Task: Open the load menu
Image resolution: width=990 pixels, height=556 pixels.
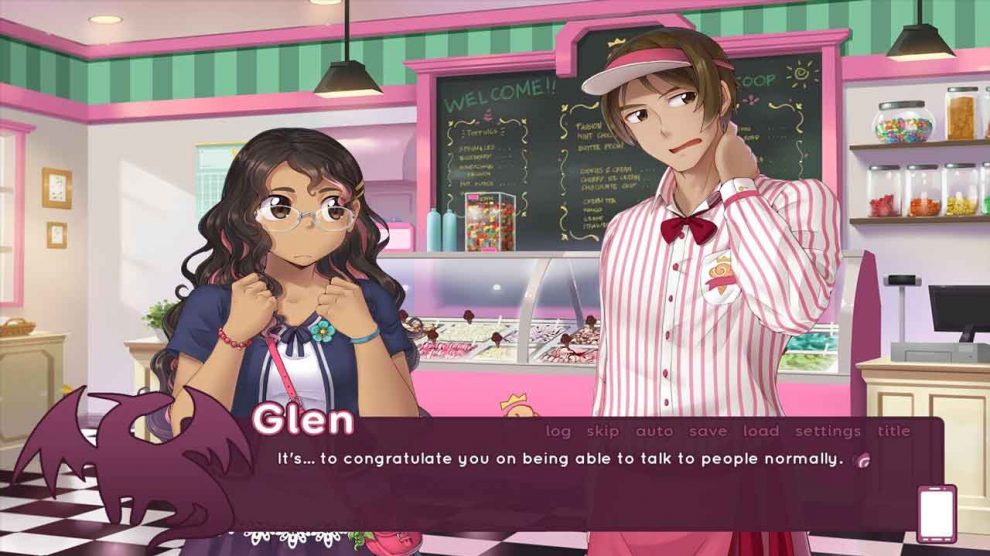Action: (x=761, y=431)
